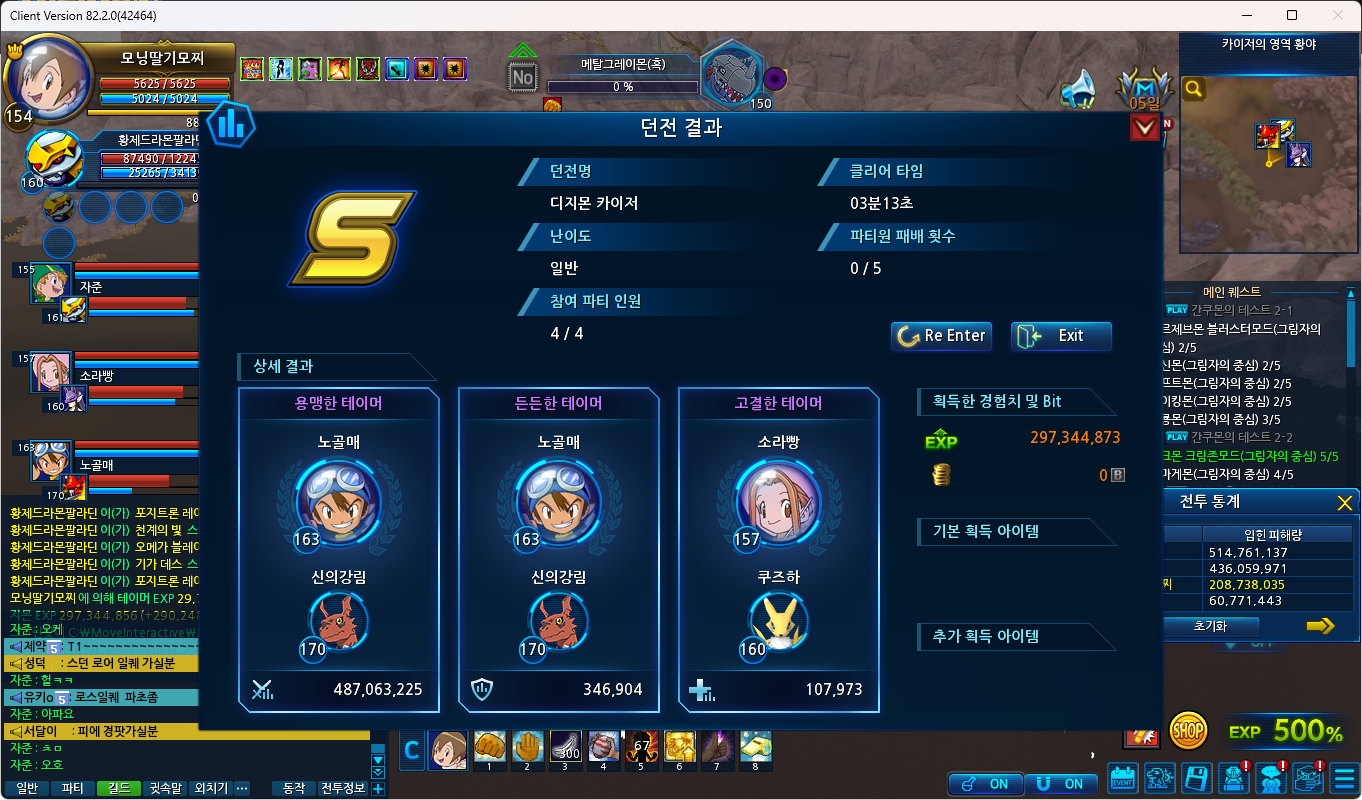1362x800 pixels.
Task: Open the EVENT calendar icon
Action: [x=1124, y=777]
